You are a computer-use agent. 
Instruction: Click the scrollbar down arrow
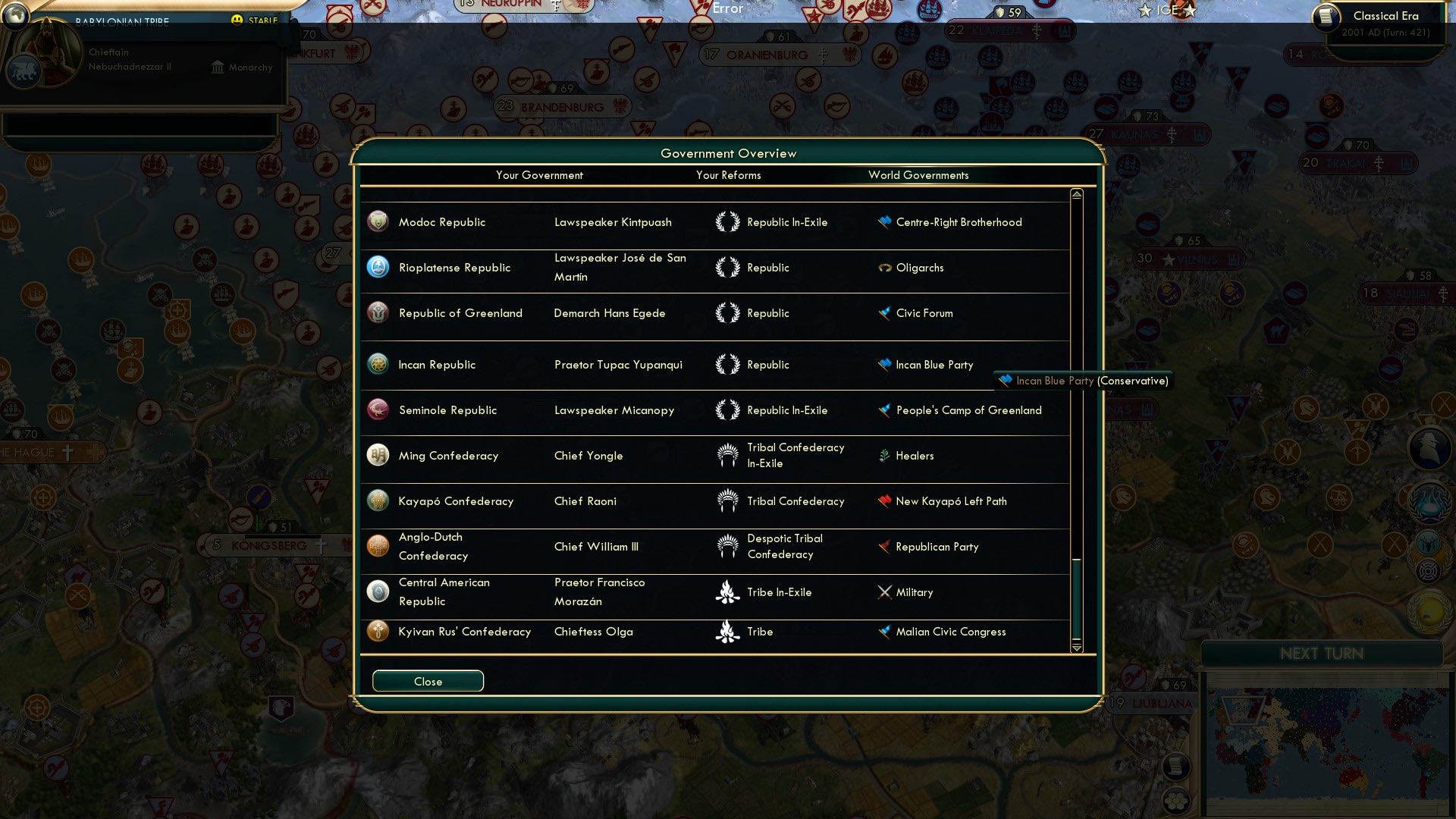(1075, 648)
